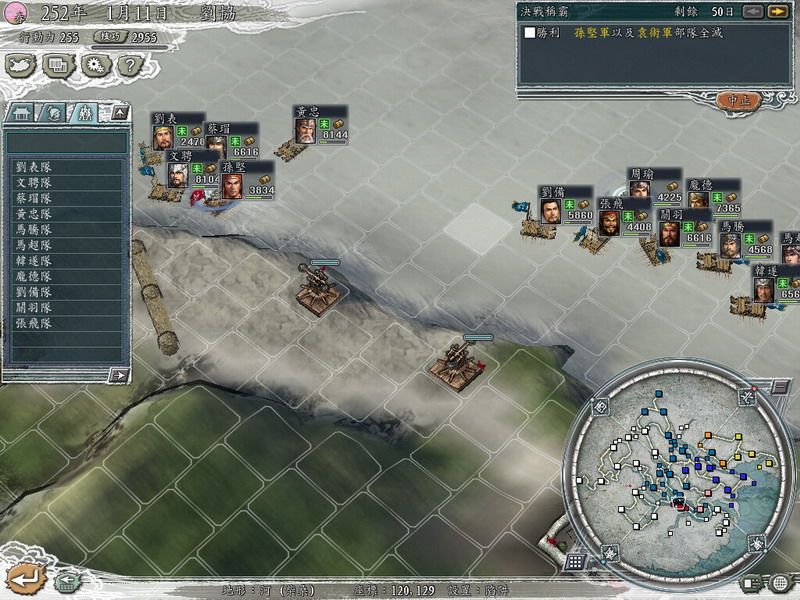The image size is (800, 600).
Task: Pick 關羽隊 from the unit list
Action: 34,307
